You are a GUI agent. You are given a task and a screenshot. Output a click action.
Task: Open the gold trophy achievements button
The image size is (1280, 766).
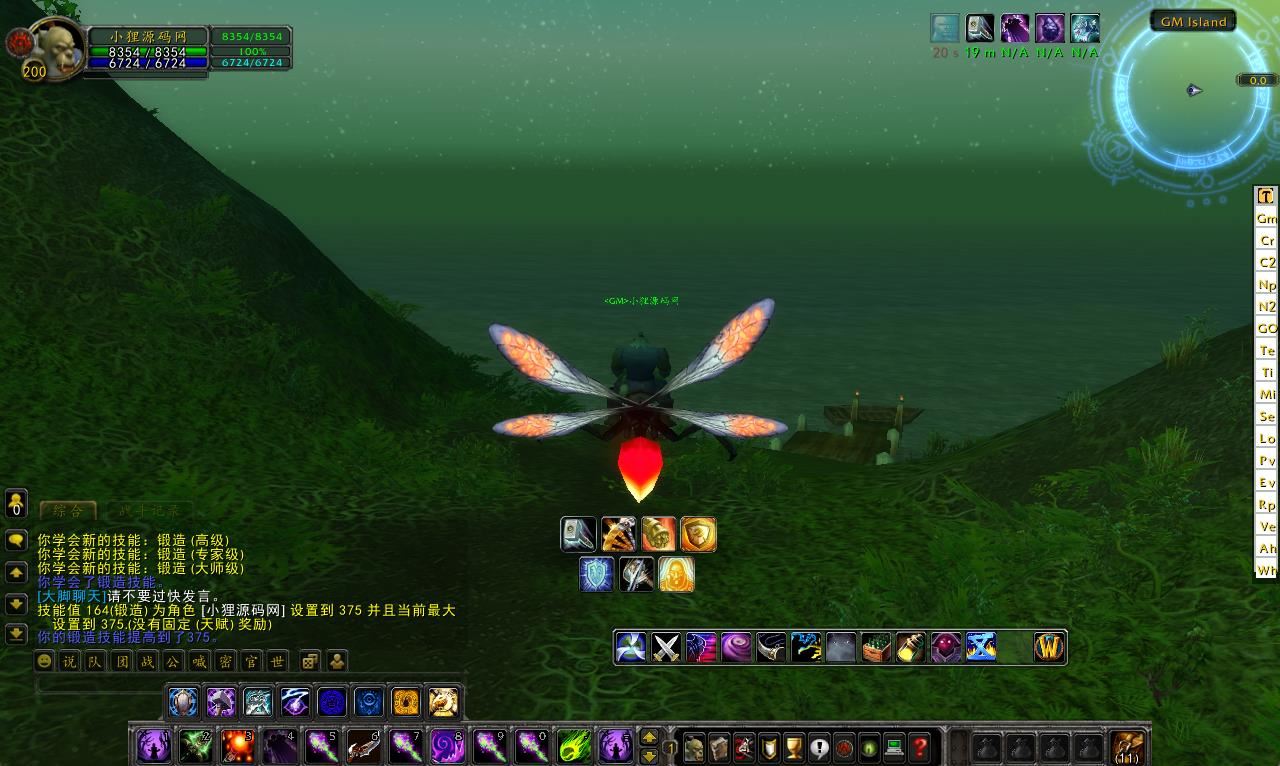[794, 747]
